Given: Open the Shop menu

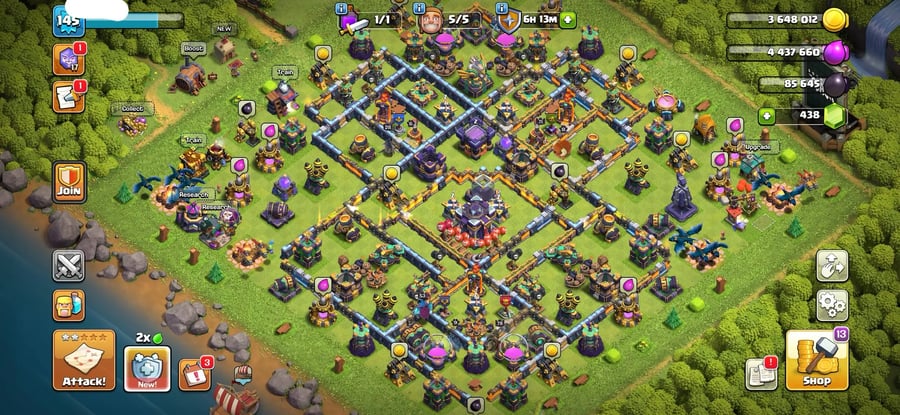Looking at the screenshot, I should click(816, 361).
